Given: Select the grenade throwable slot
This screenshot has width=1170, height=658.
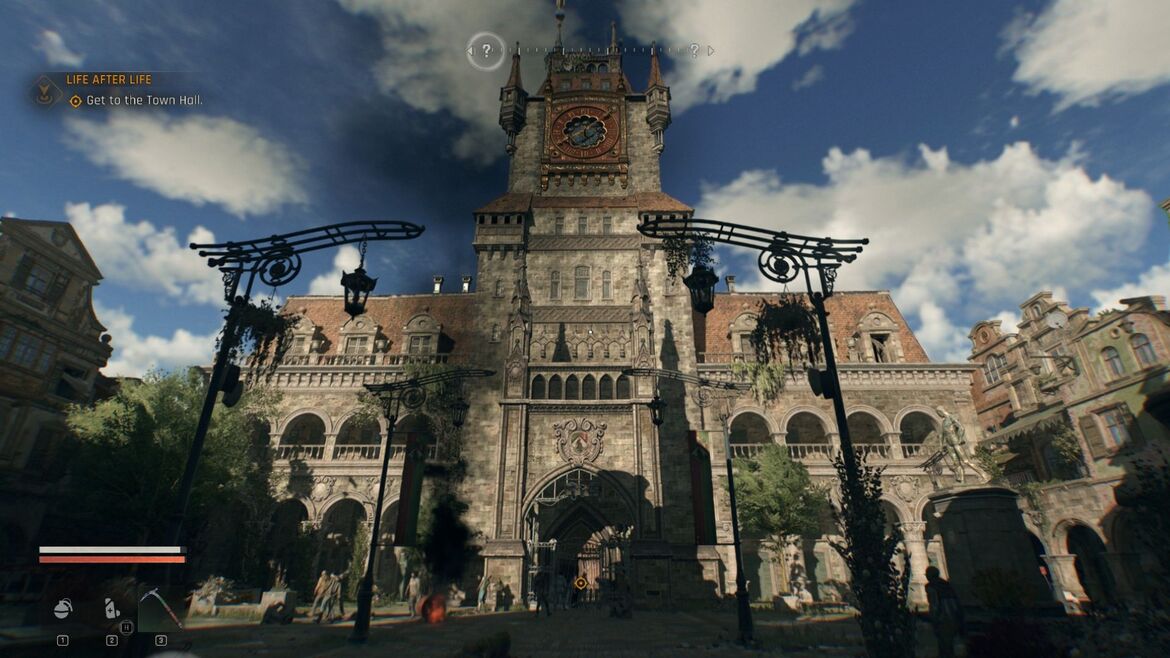Looking at the screenshot, I should pos(62,609).
